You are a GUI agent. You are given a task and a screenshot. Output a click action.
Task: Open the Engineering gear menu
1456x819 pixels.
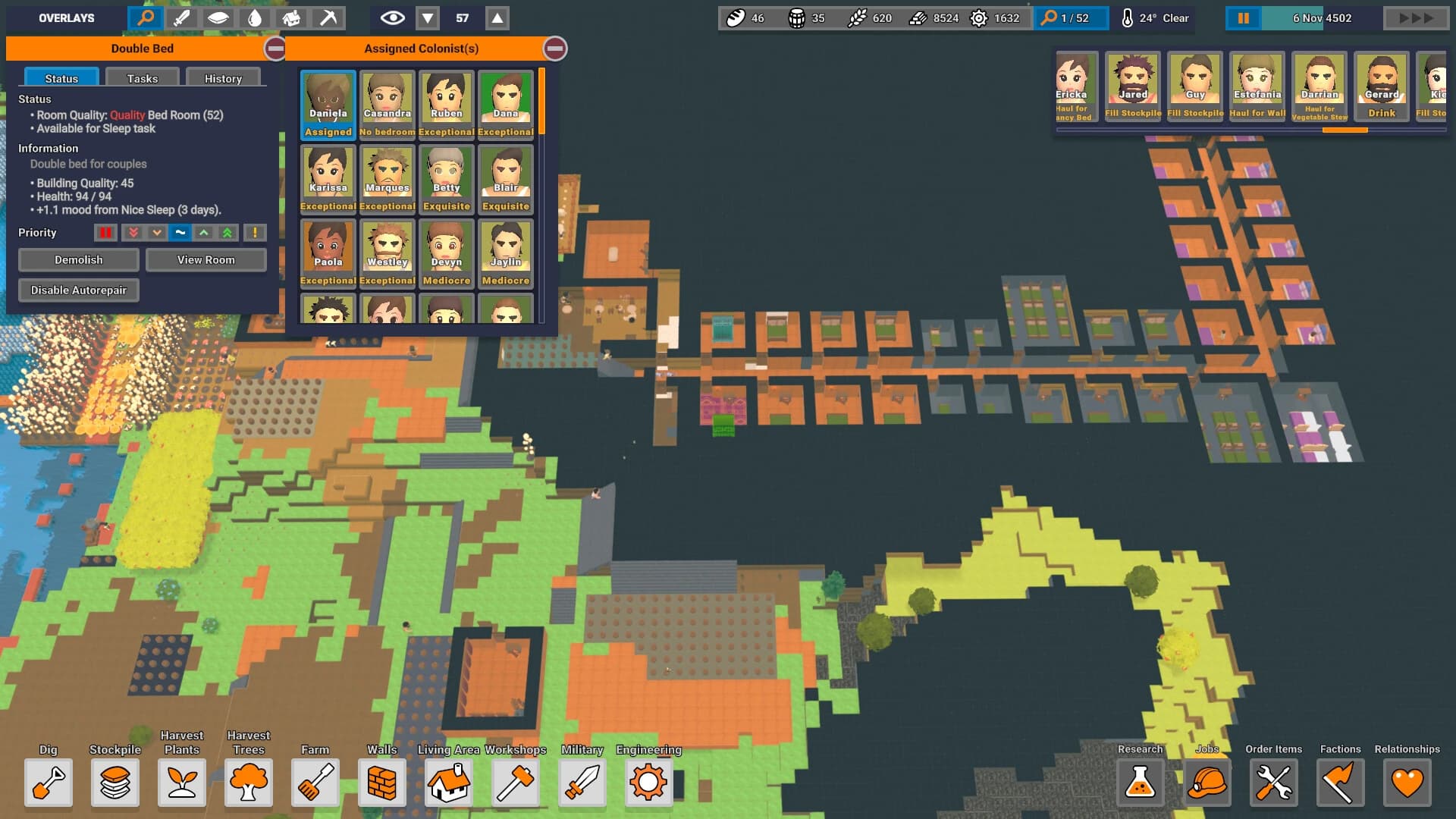tap(648, 783)
